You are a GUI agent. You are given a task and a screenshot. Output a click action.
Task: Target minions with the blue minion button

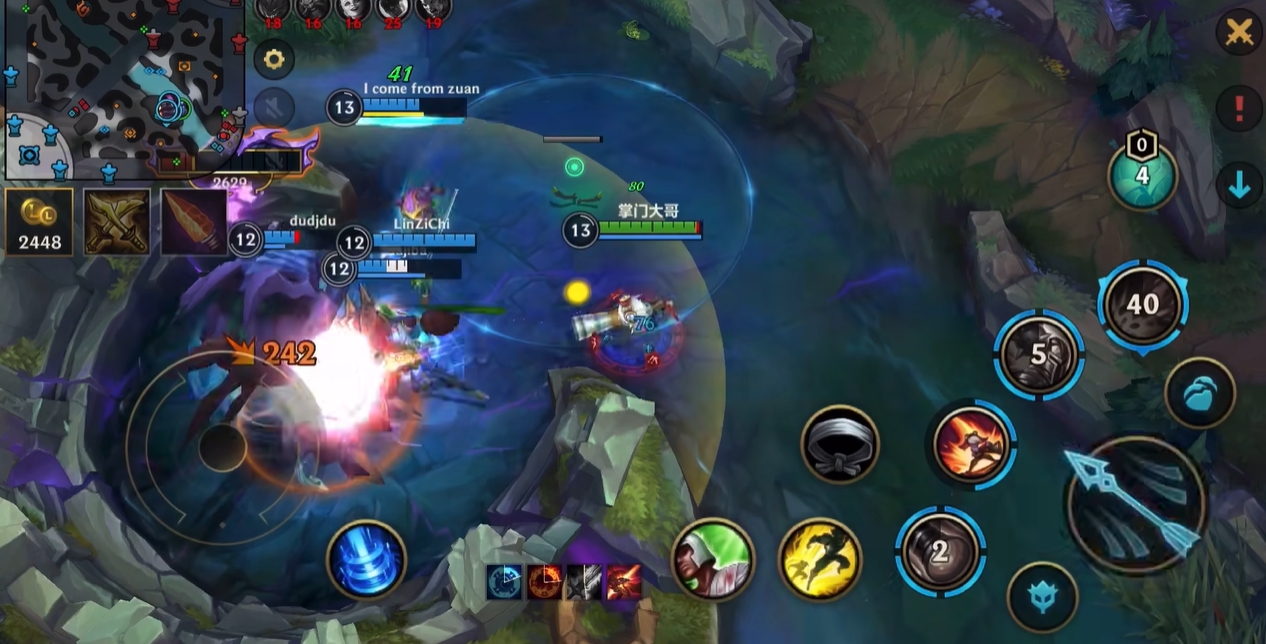pyautogui.click(x=1199, y=393)
